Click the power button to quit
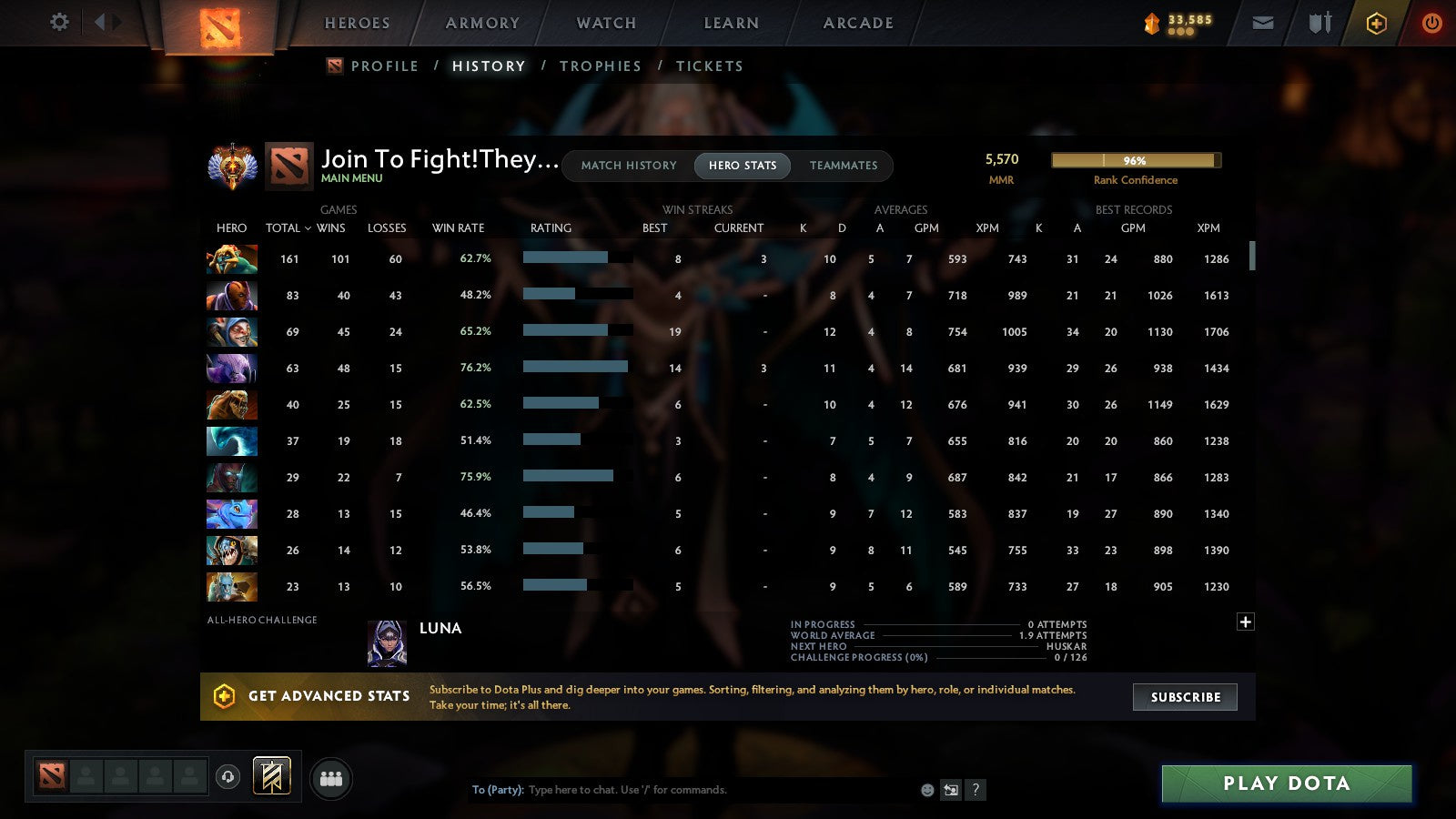 click(1431, 23)
